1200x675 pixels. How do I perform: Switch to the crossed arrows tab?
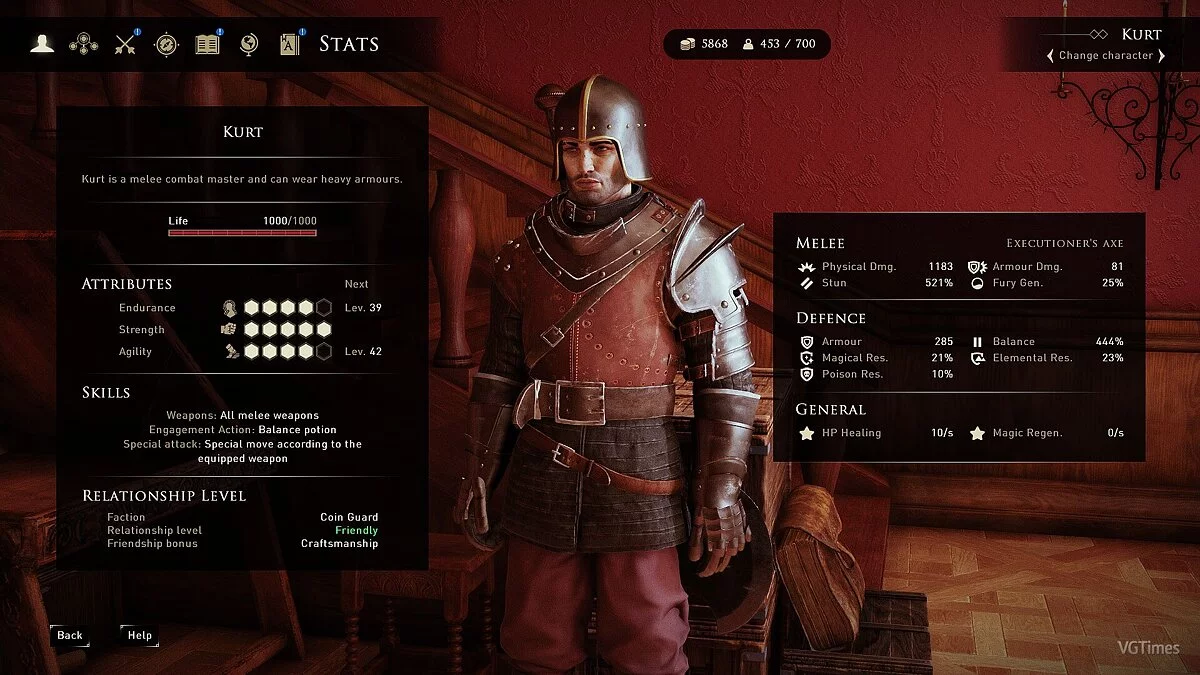click(125, 44)
